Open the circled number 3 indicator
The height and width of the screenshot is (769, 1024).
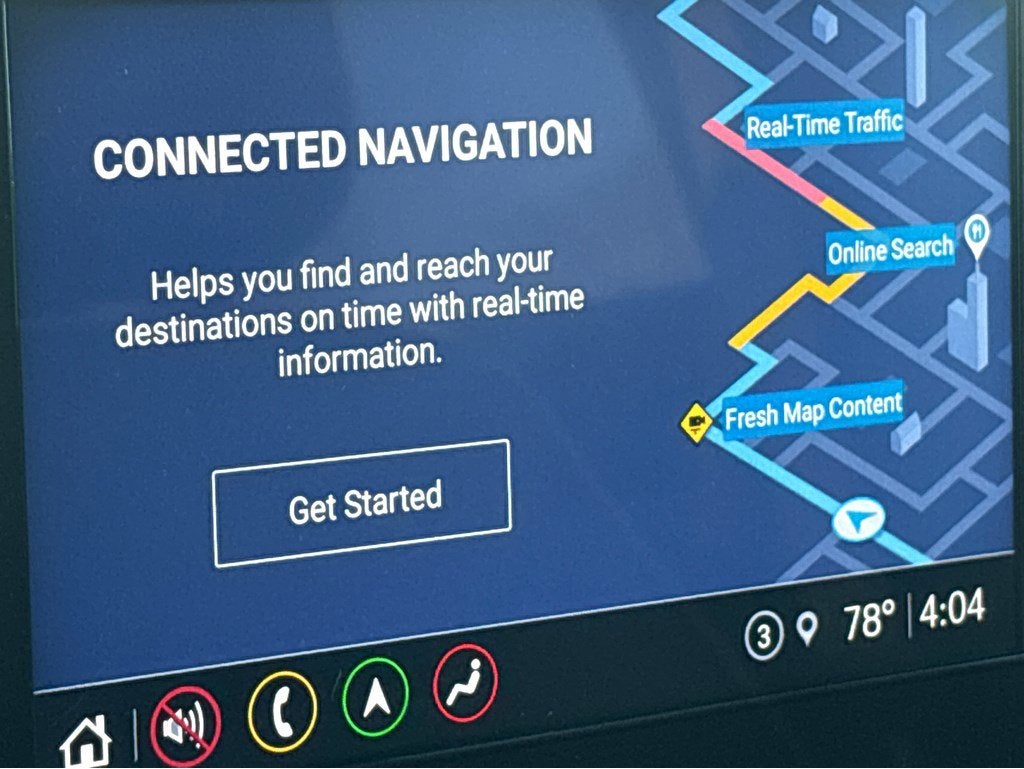764,636
